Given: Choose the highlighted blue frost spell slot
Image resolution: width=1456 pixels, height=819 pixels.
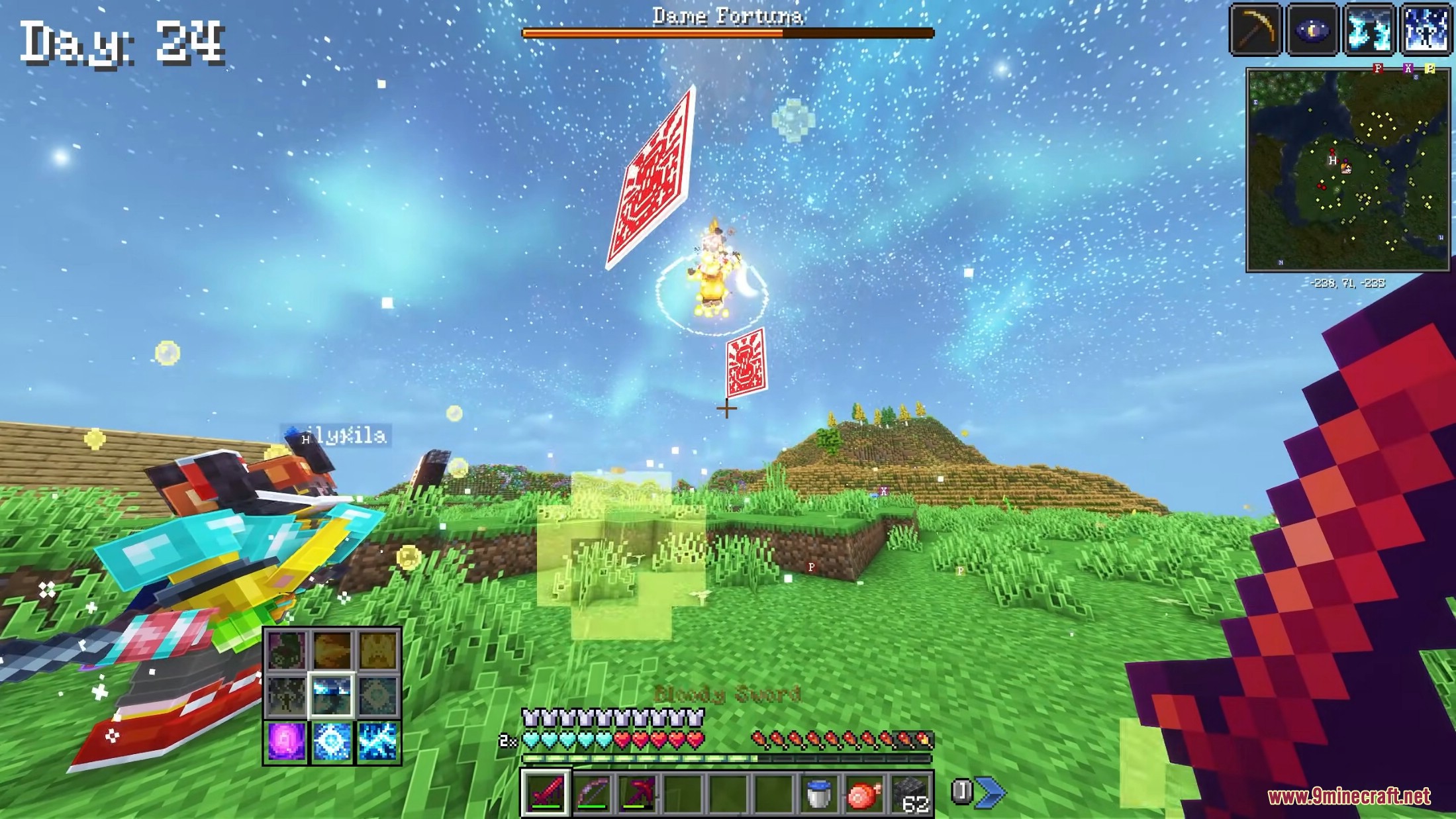Looking at the screenshot, I should click(x=332, y=695).
